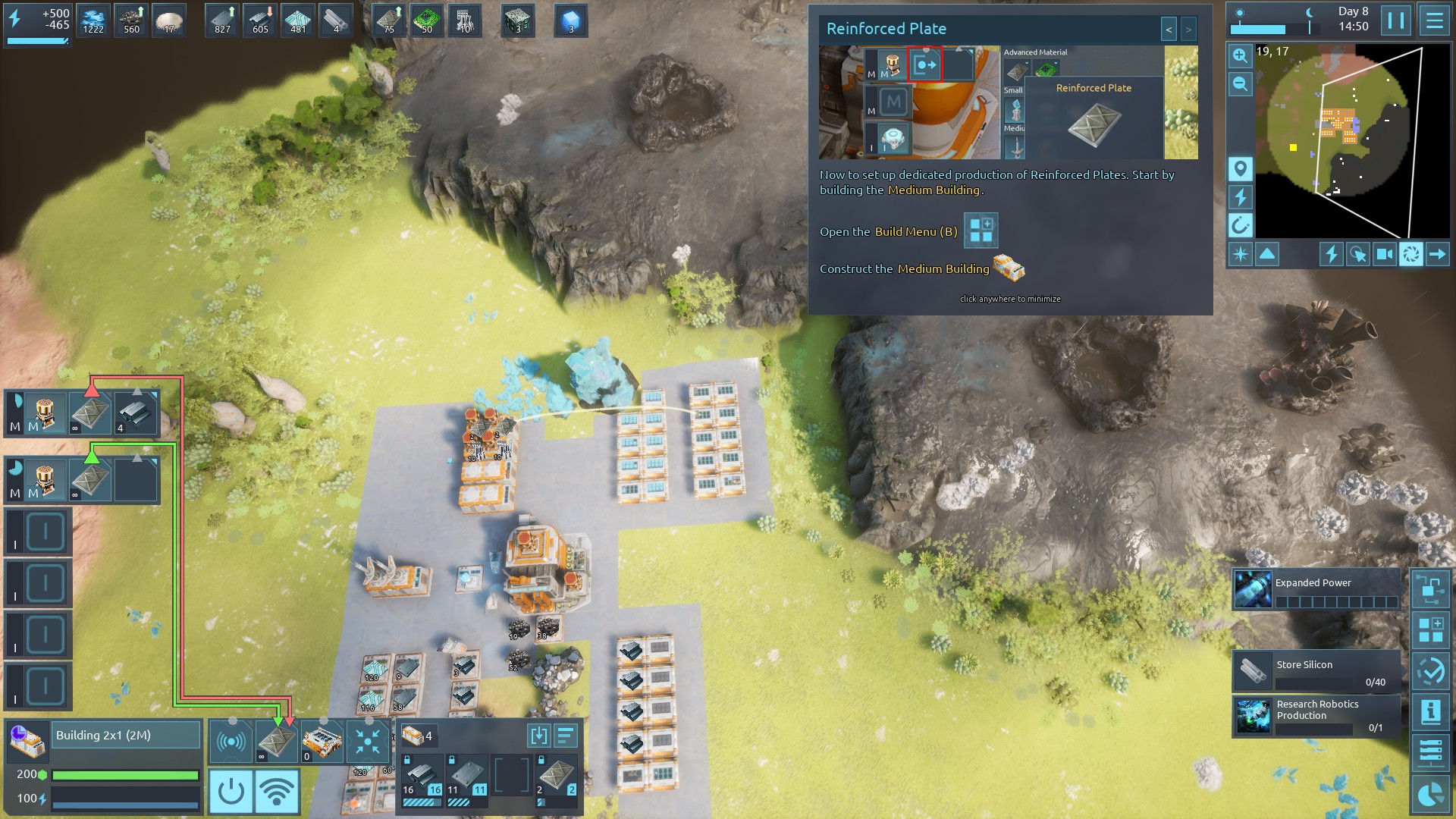Image resolution: width=1456 pixels, height=819 pixels.
Task: Advance to the next tutorial page
Action: 1188,30
